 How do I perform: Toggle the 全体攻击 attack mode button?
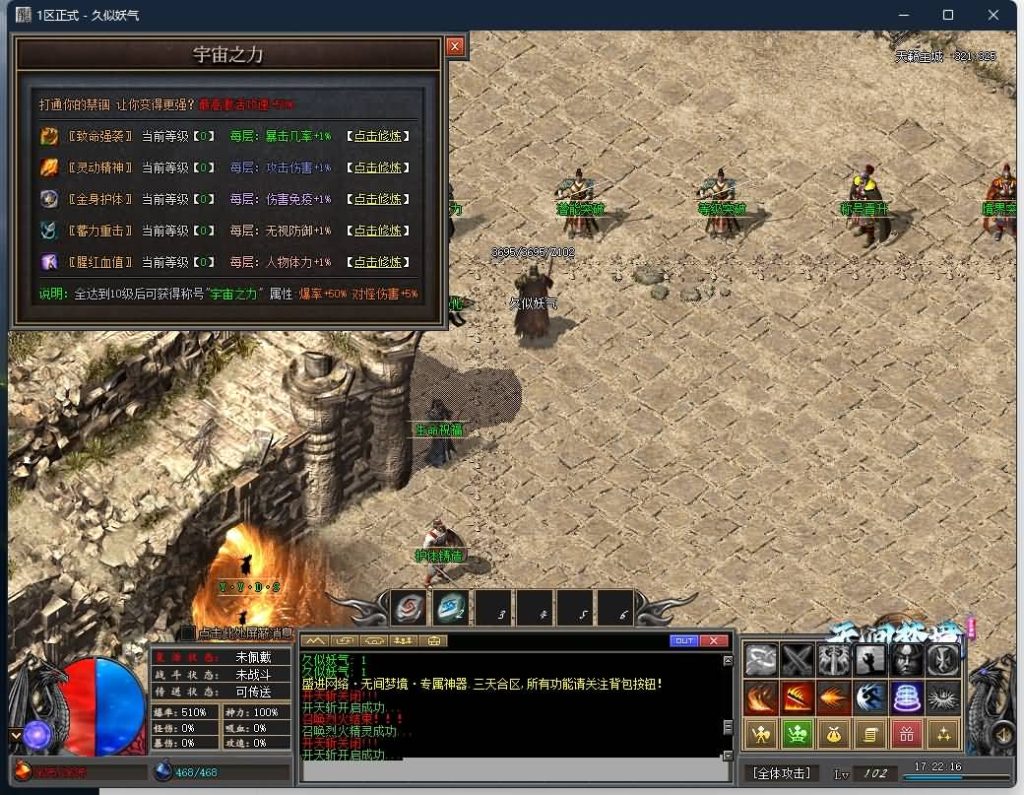781,773
